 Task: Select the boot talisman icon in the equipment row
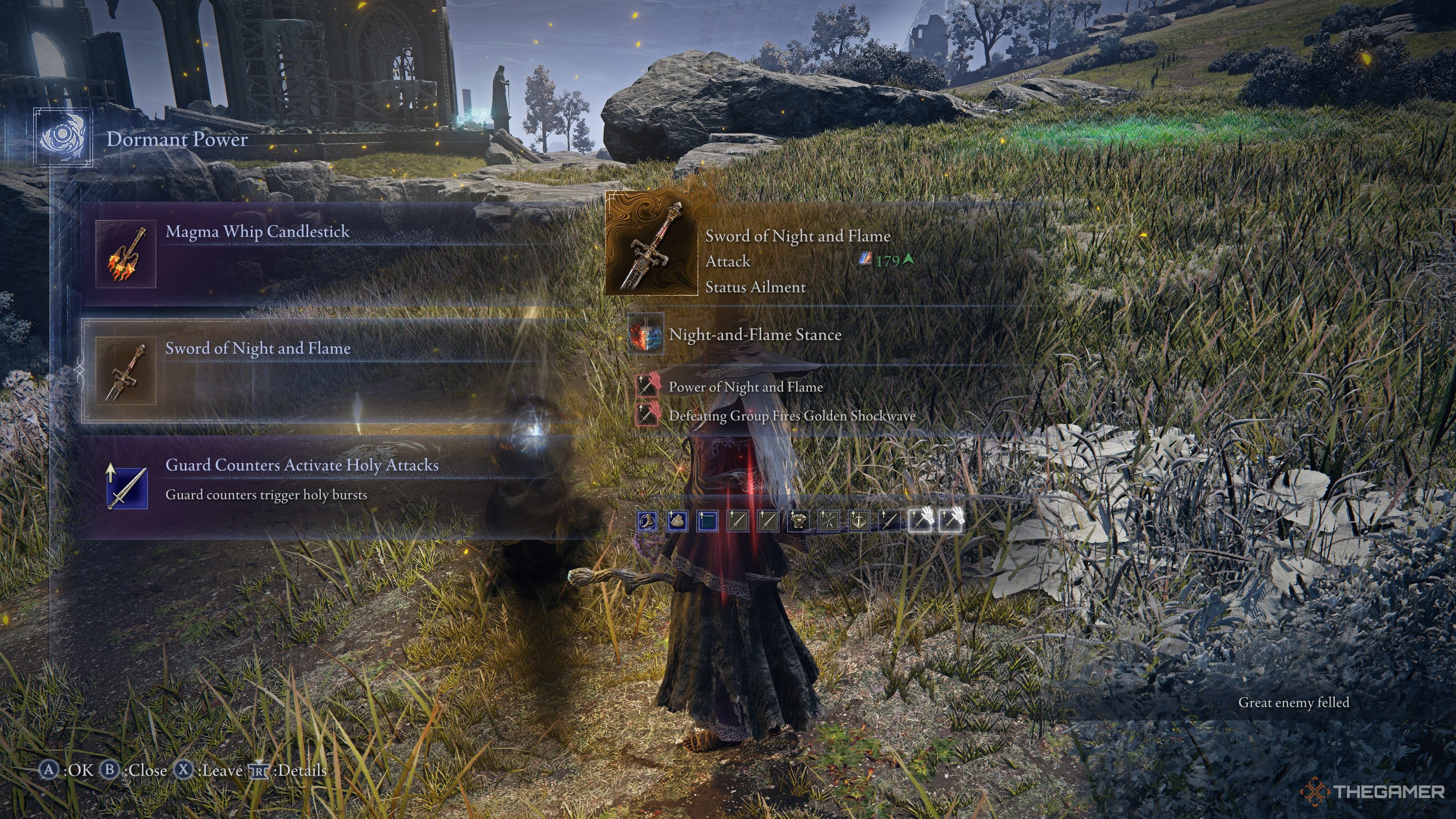(x=648, y=523)
